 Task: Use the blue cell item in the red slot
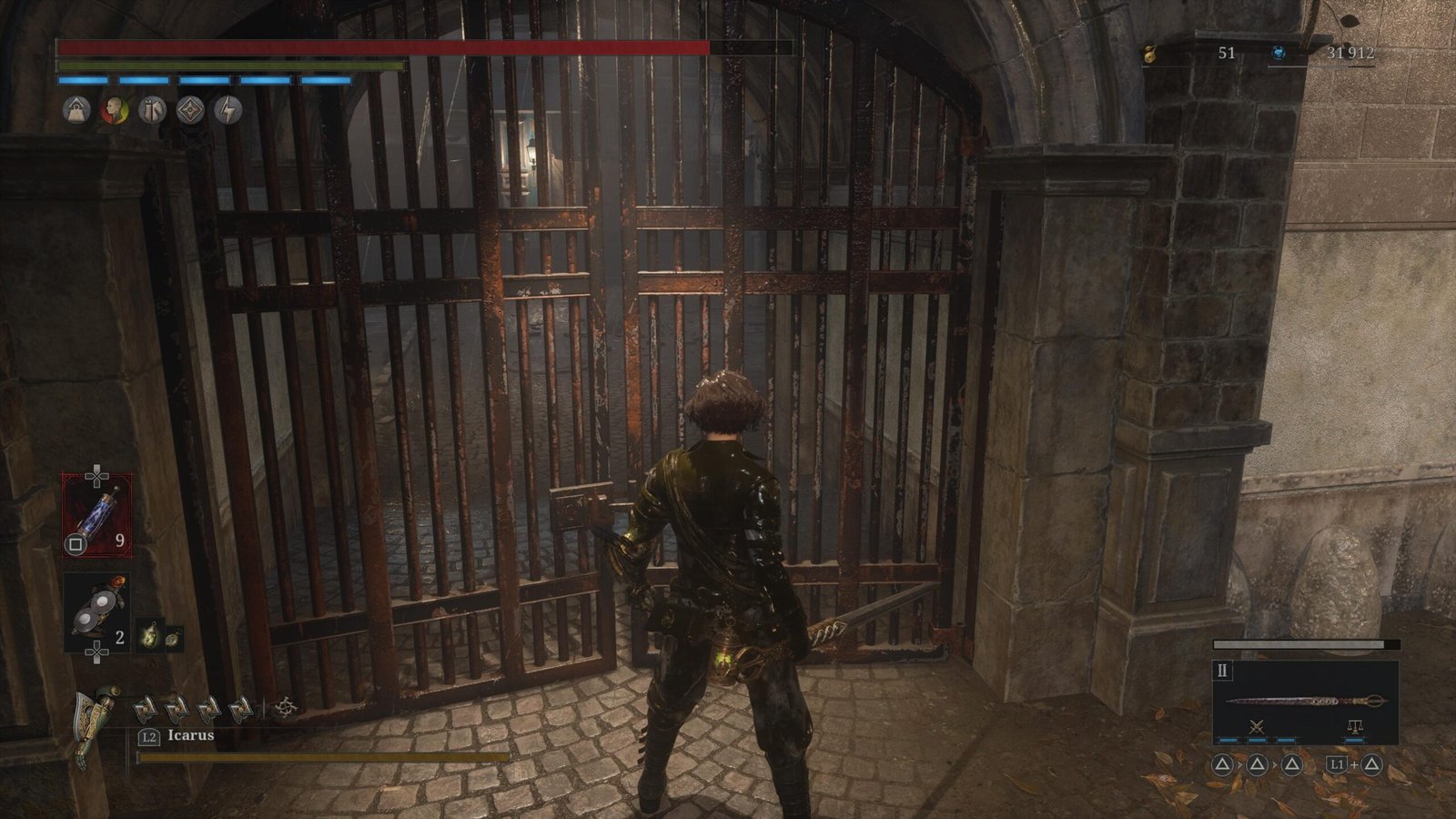click(x=96, y=515)
